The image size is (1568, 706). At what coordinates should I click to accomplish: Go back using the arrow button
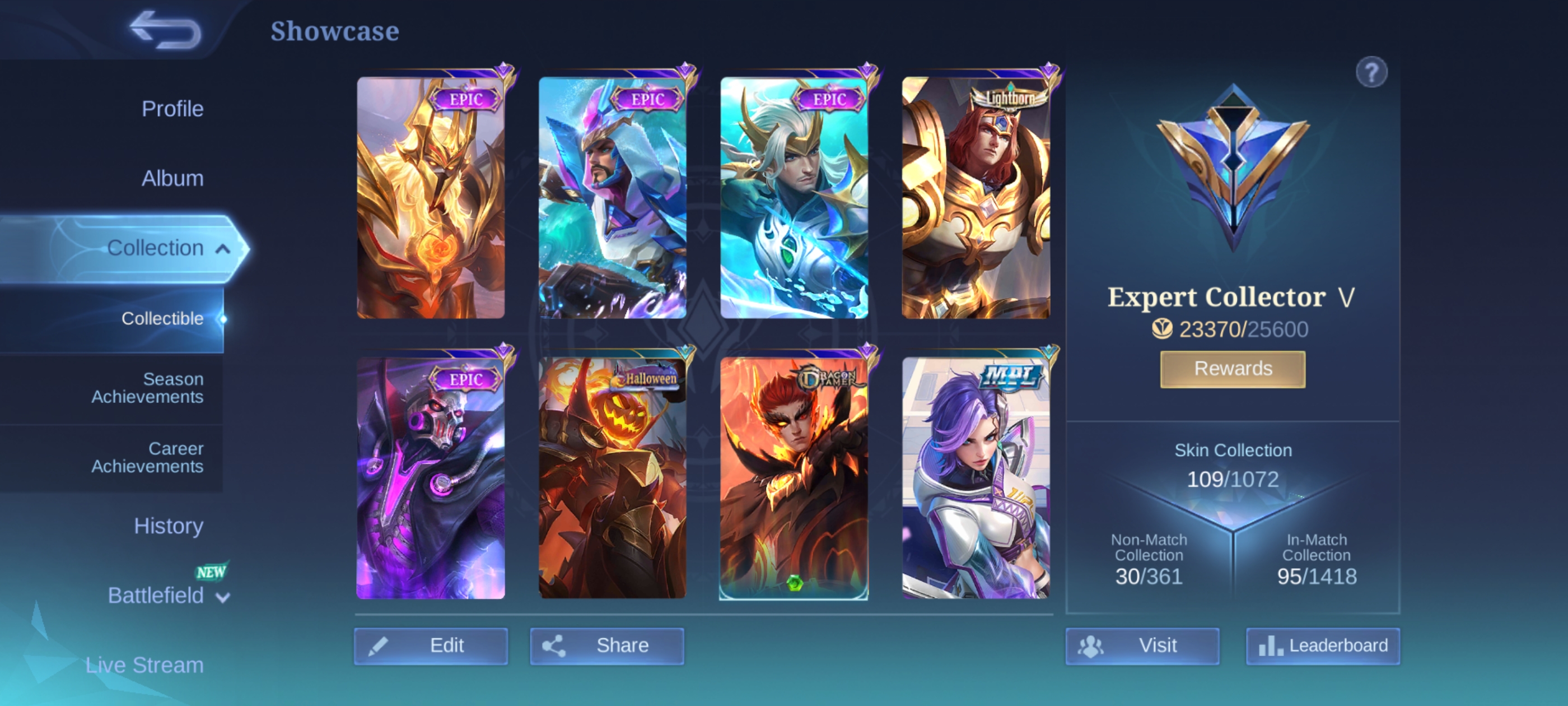coord(165,30)
